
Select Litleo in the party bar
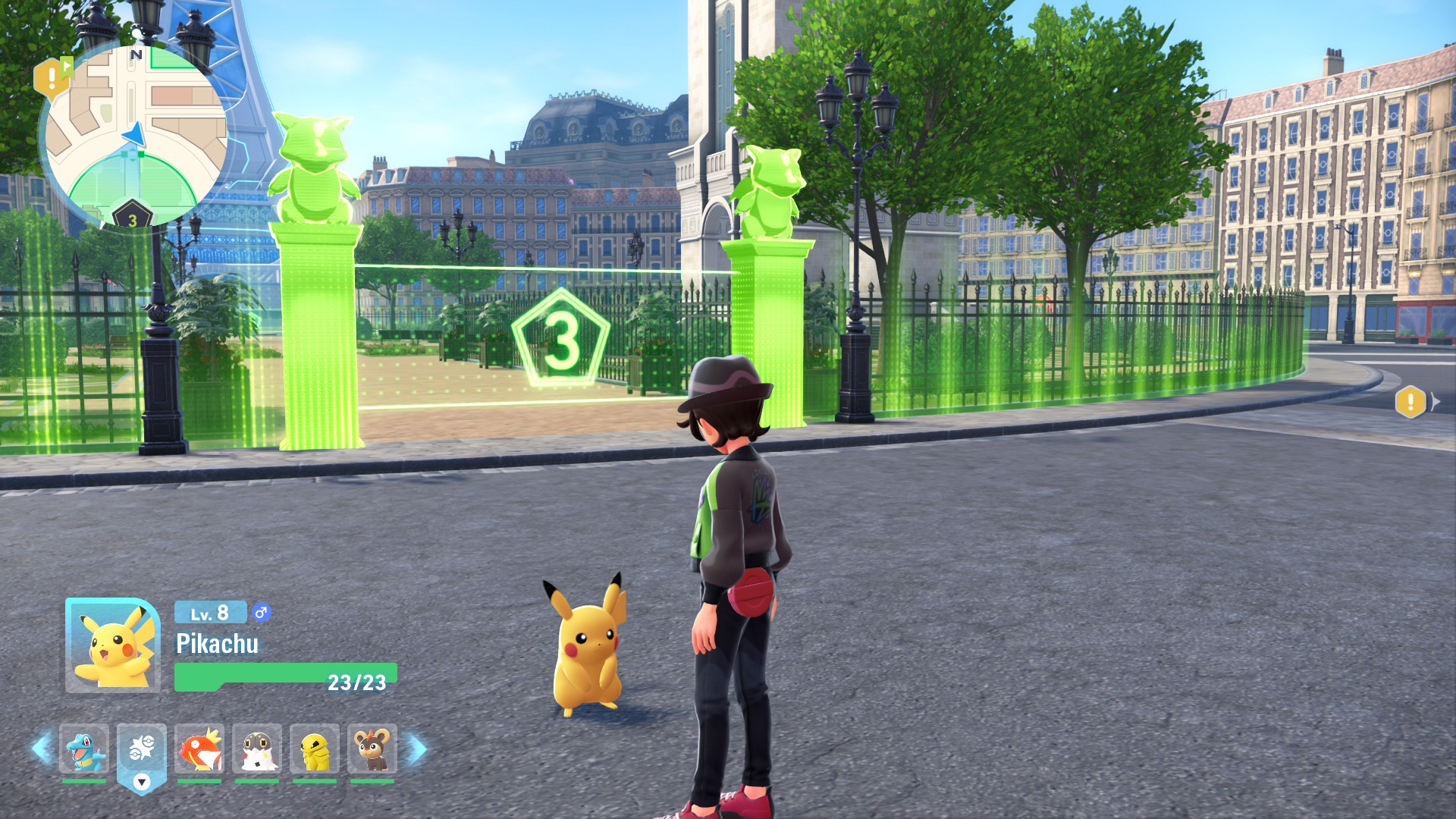pos(372,749)
